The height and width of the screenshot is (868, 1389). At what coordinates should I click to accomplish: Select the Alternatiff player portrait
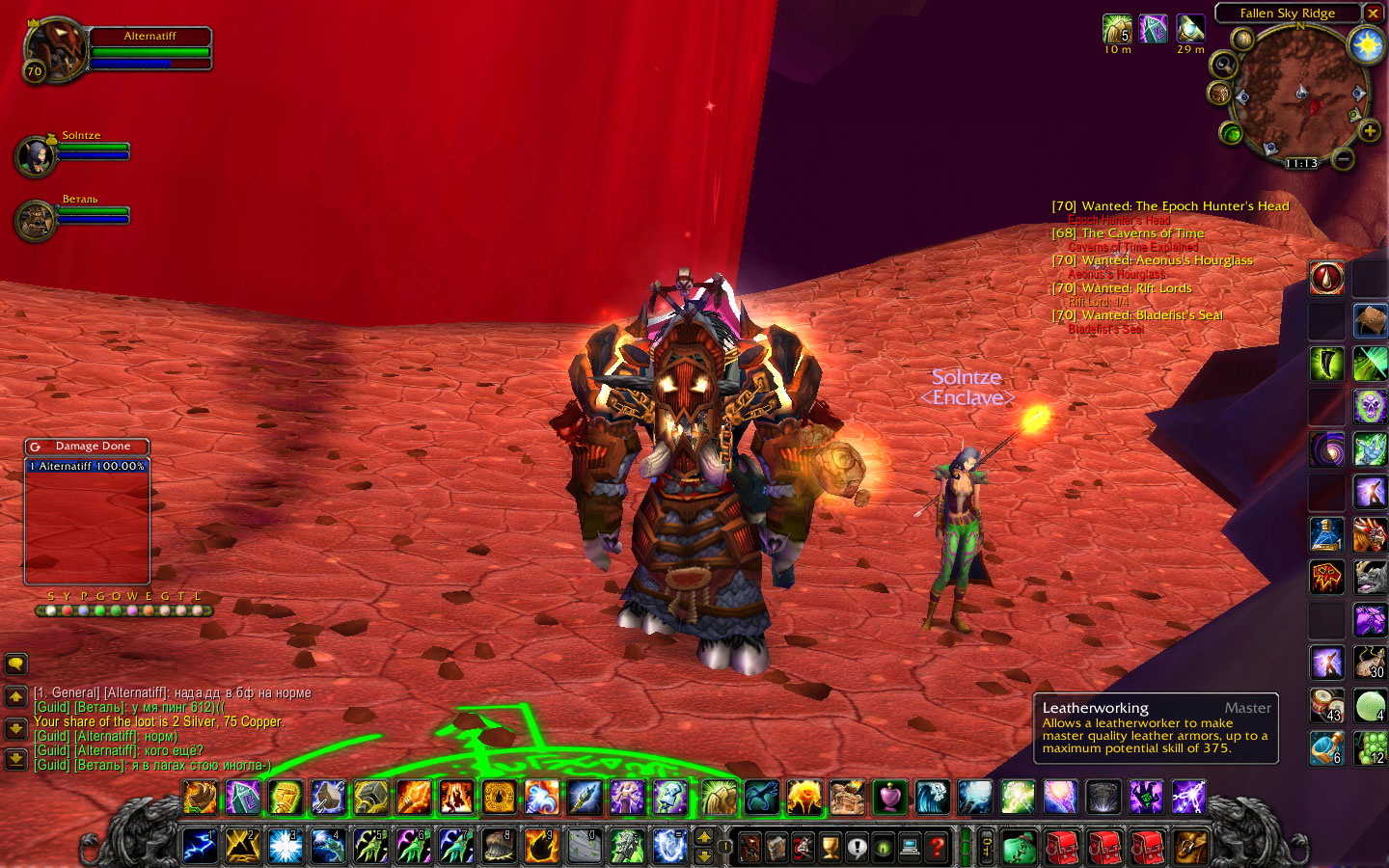click(x=56, y=48)
